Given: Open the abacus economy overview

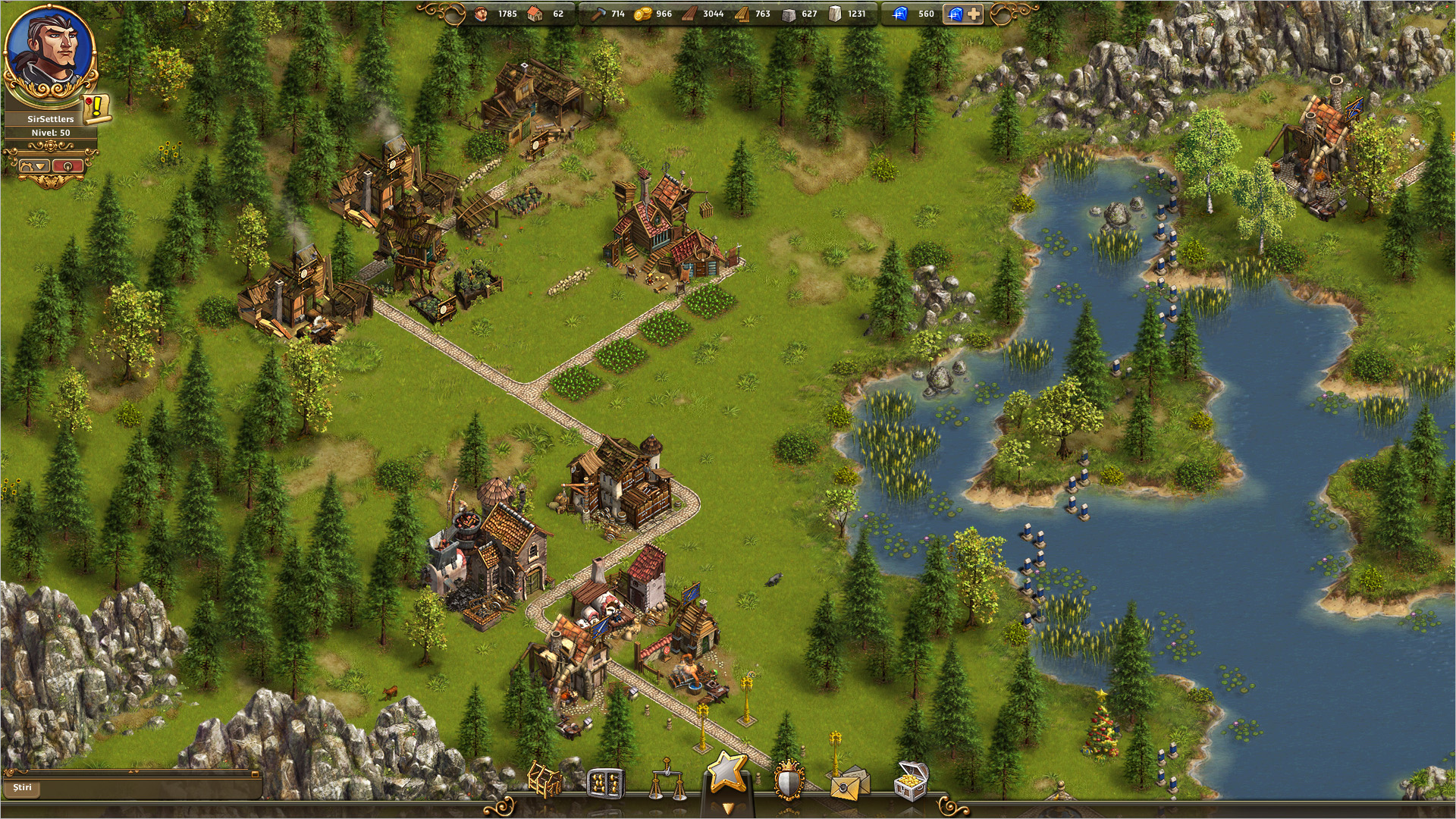Looking at the screenshot, I should (x=606, y=783).
